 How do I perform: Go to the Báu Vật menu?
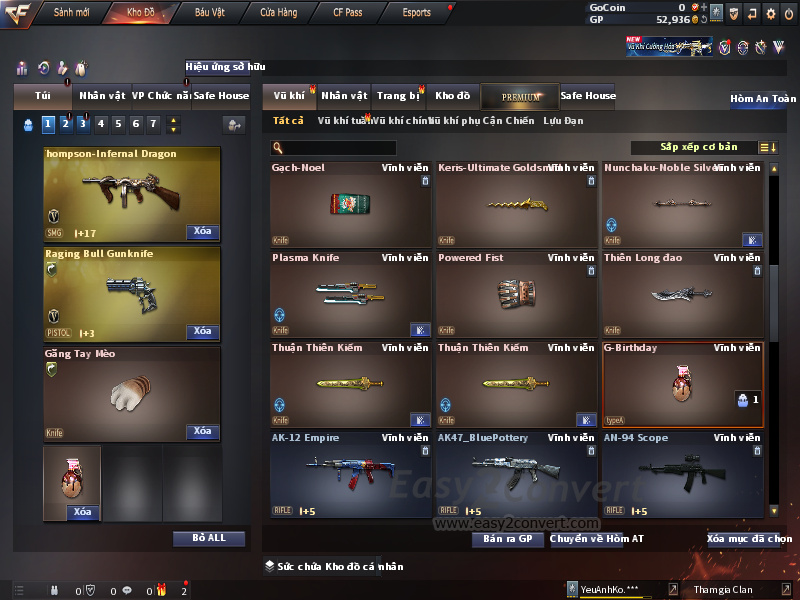209,13
